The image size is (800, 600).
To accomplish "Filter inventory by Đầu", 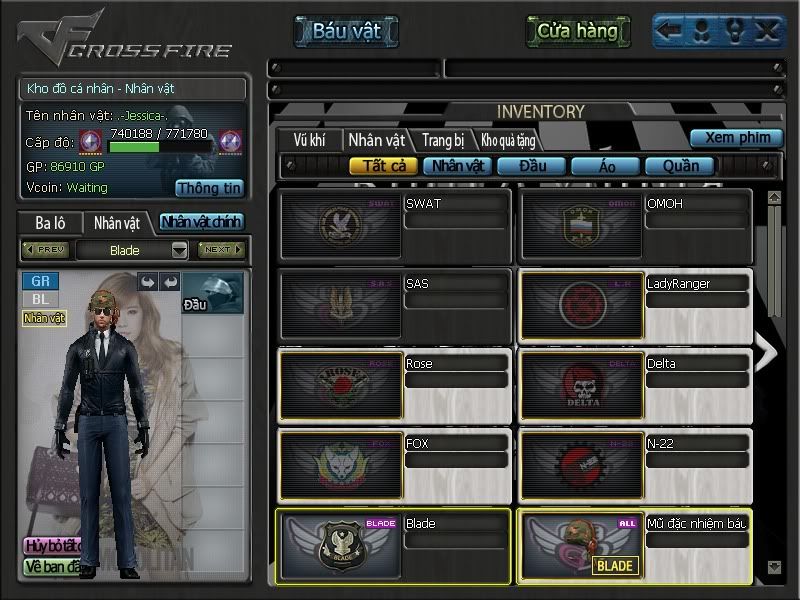I will coord(531,166).
